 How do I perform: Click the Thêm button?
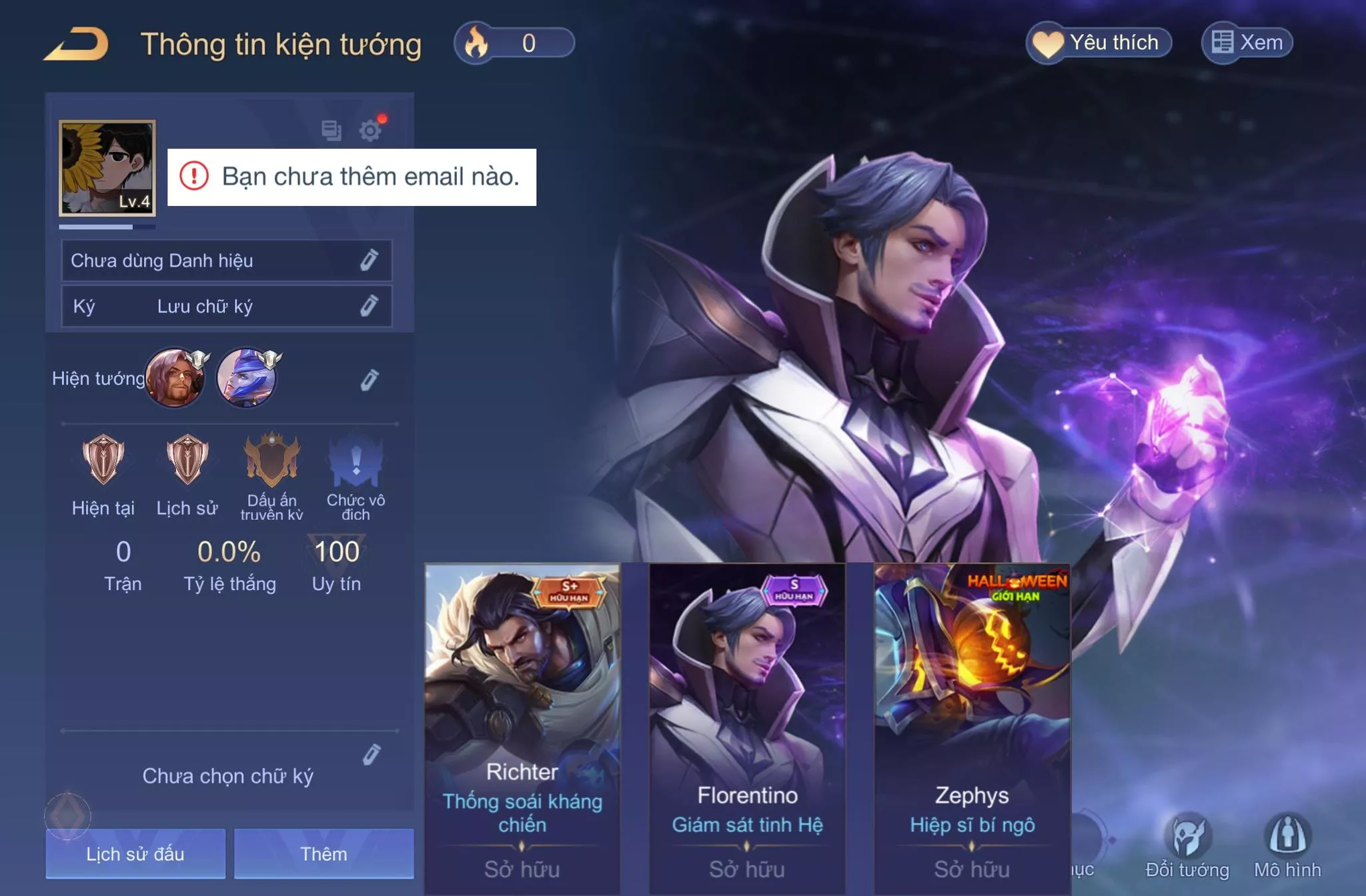[323, 853]
